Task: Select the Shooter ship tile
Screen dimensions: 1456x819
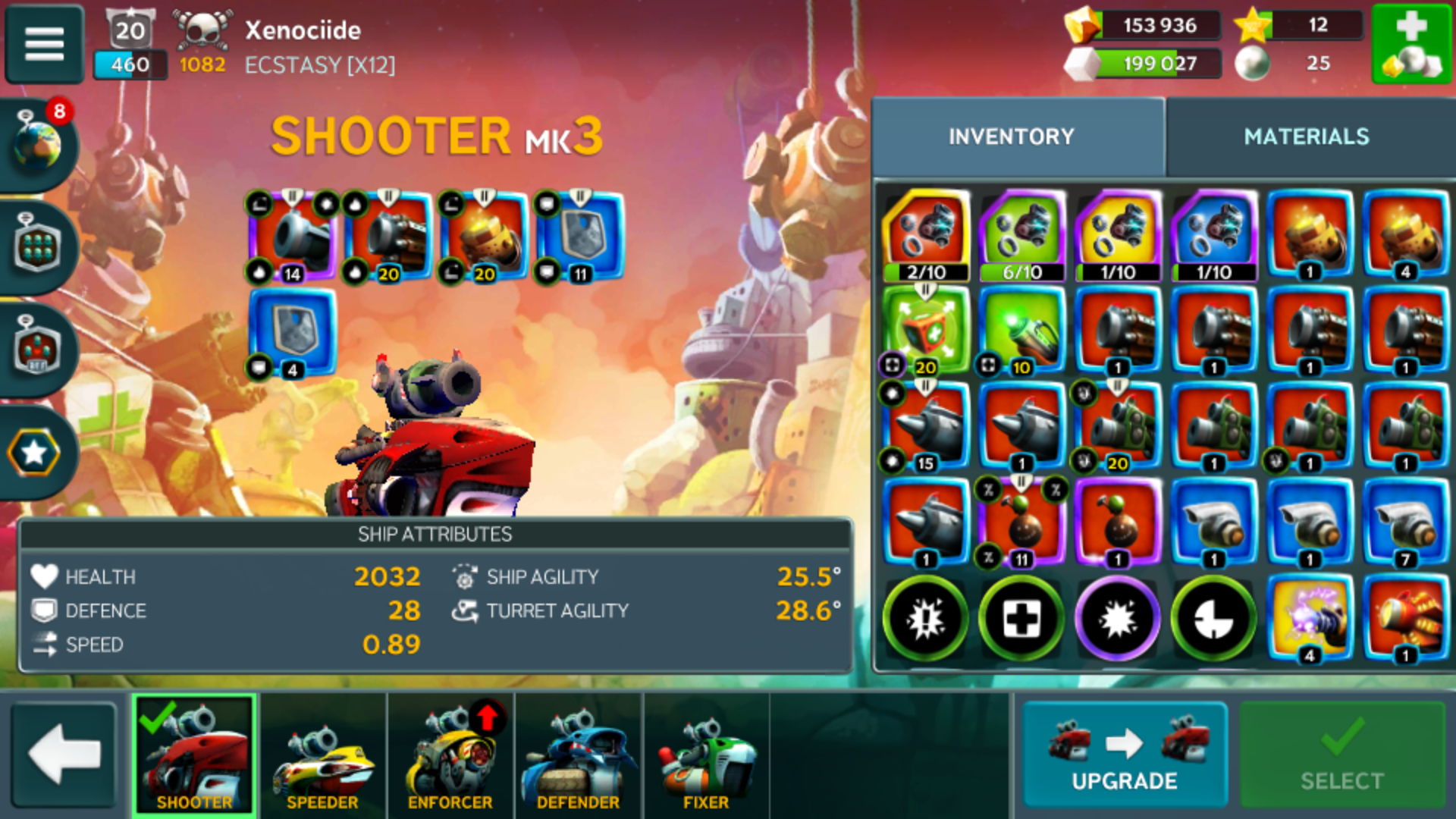Action: click(x=194, y=755)
